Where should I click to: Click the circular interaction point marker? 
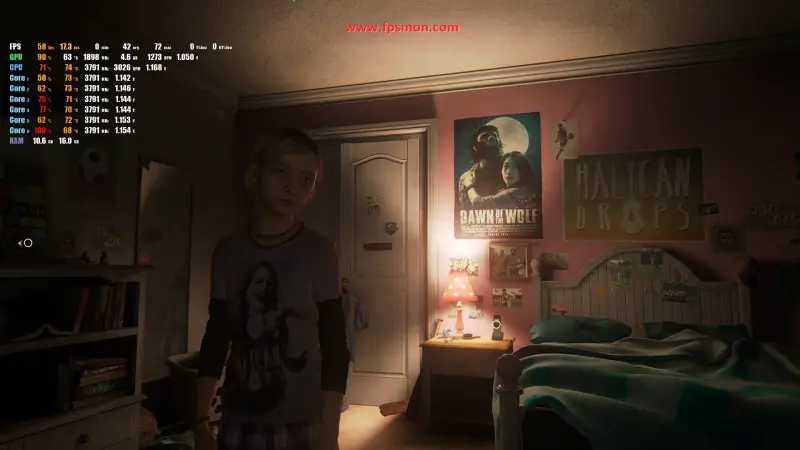click(x=27, y=242)
